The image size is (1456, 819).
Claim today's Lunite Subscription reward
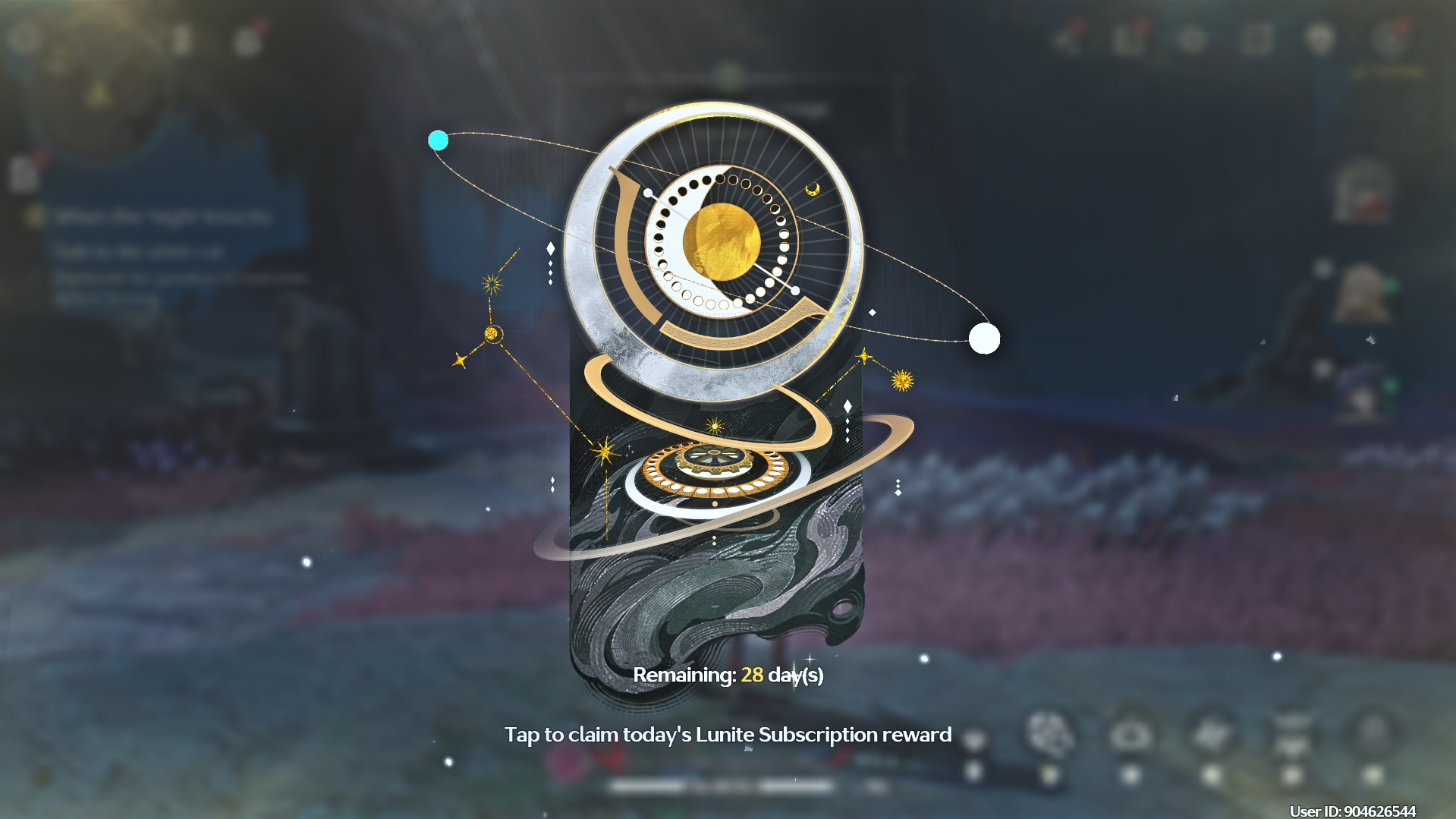(x=727, y=734)
